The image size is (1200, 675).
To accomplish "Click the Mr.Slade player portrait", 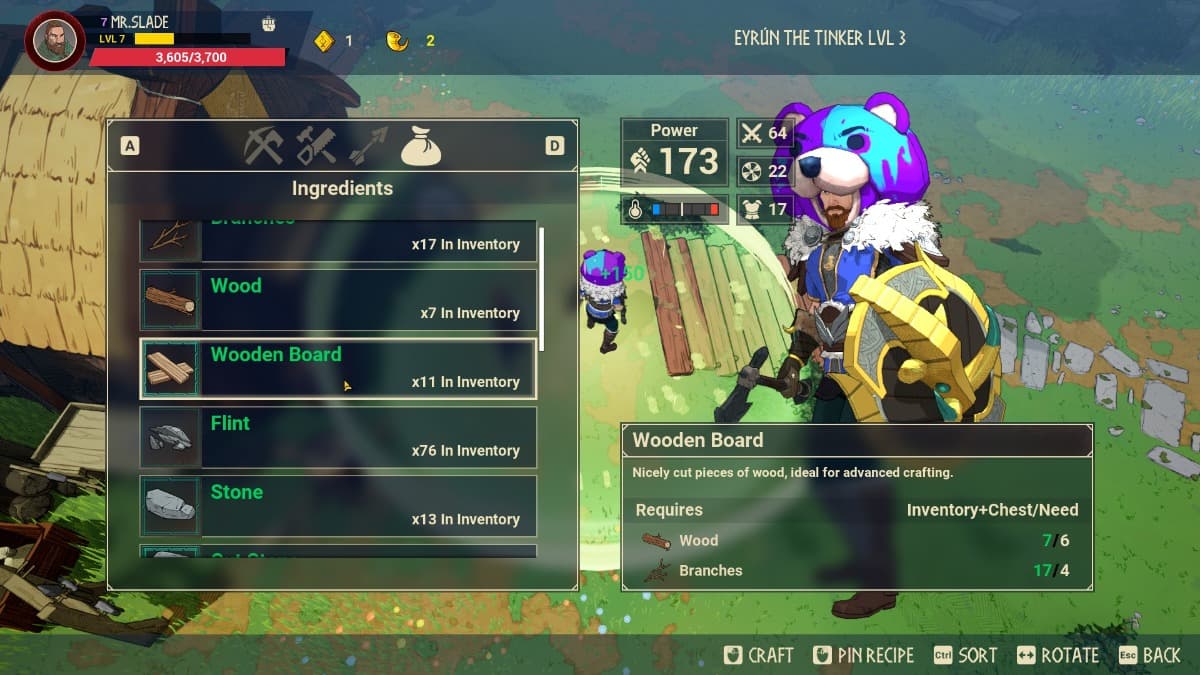I will 55,41.
